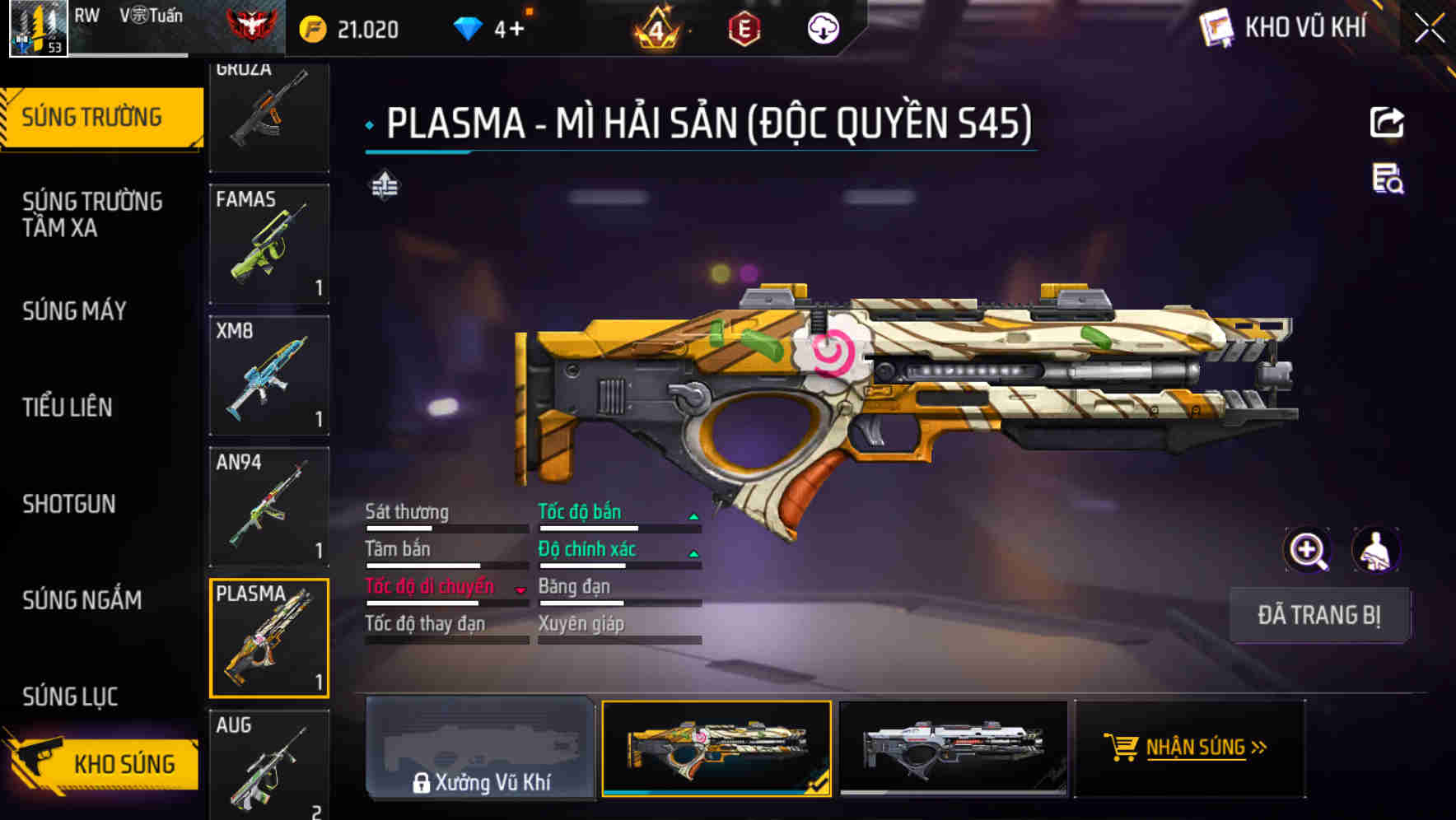
Task: Click the Đã Trang Bị button
Action: pos(1318,615)
